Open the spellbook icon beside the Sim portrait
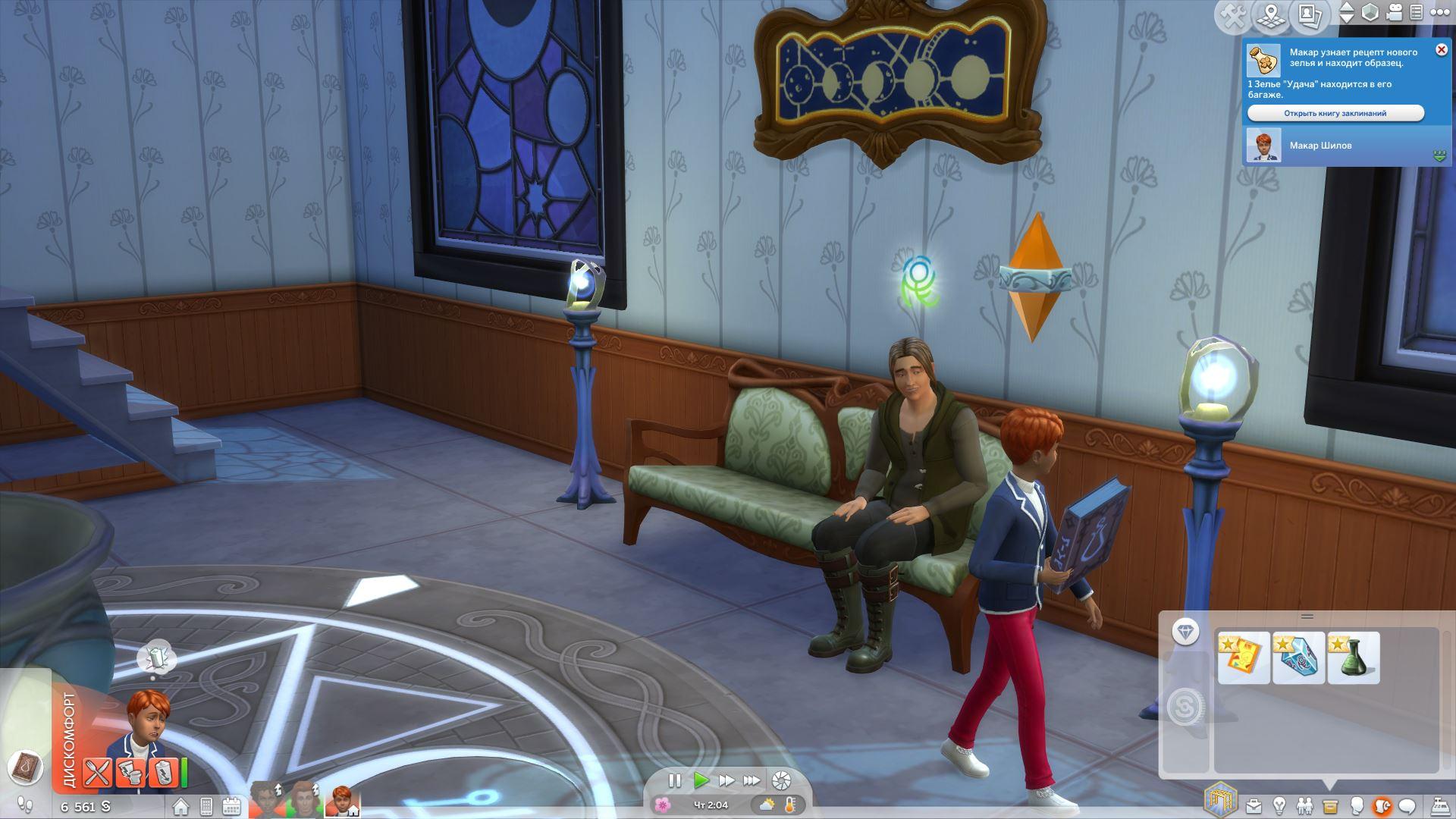Screen dimensions: 1456x819 point(26,767)
